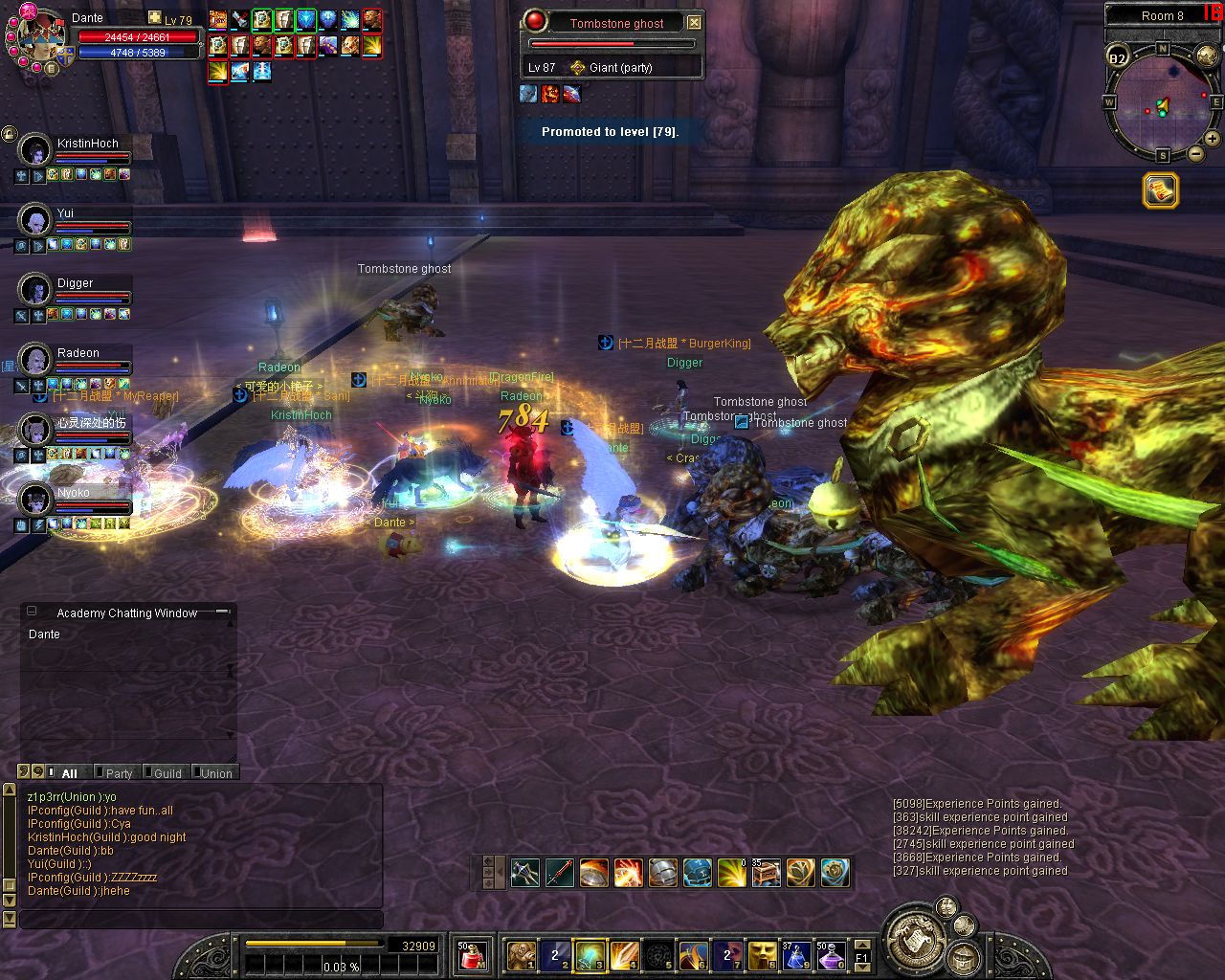Click the chat message input field
The height and width of the screenshot is (980, 1225).
pyautogui.click(x=201, y=919)
